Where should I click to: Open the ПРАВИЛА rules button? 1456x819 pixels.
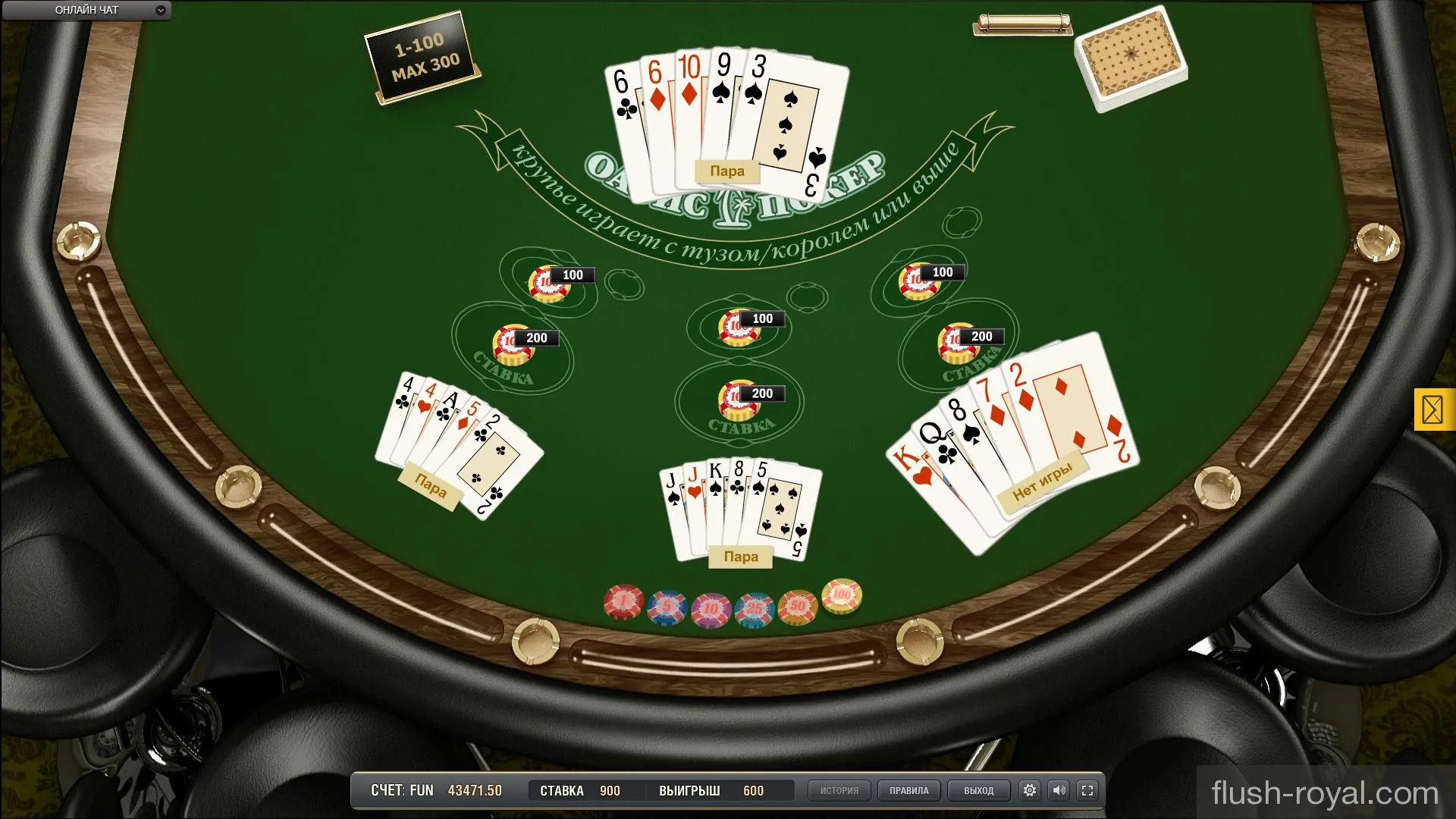coord(909,790)
